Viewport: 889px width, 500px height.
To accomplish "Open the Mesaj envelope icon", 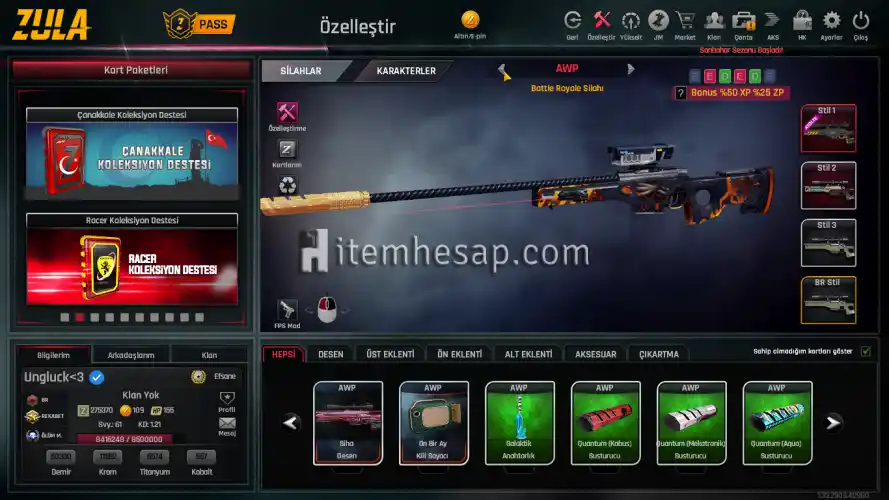I will (x=227, y=426).
